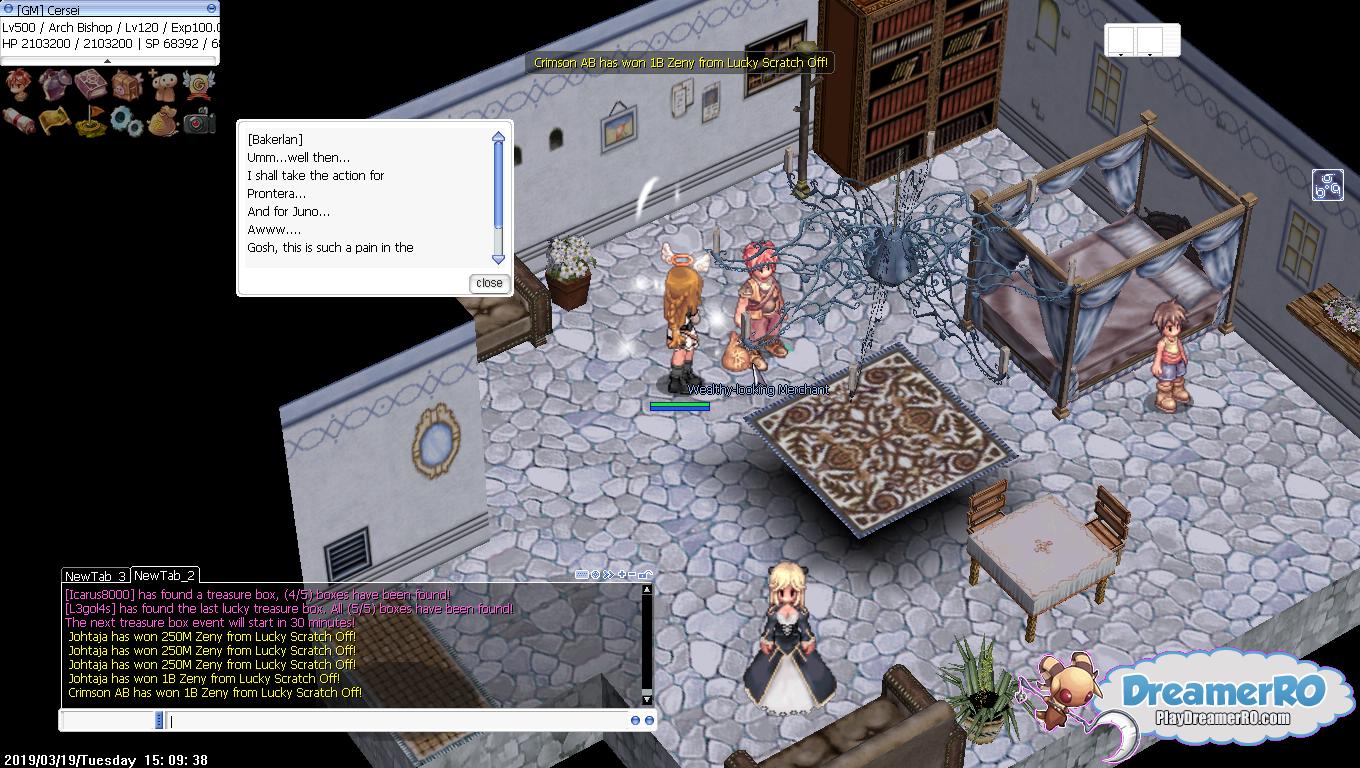The image size is (1360, 768).
Task: Click the gold money bag icon
Action: (163, 121)
